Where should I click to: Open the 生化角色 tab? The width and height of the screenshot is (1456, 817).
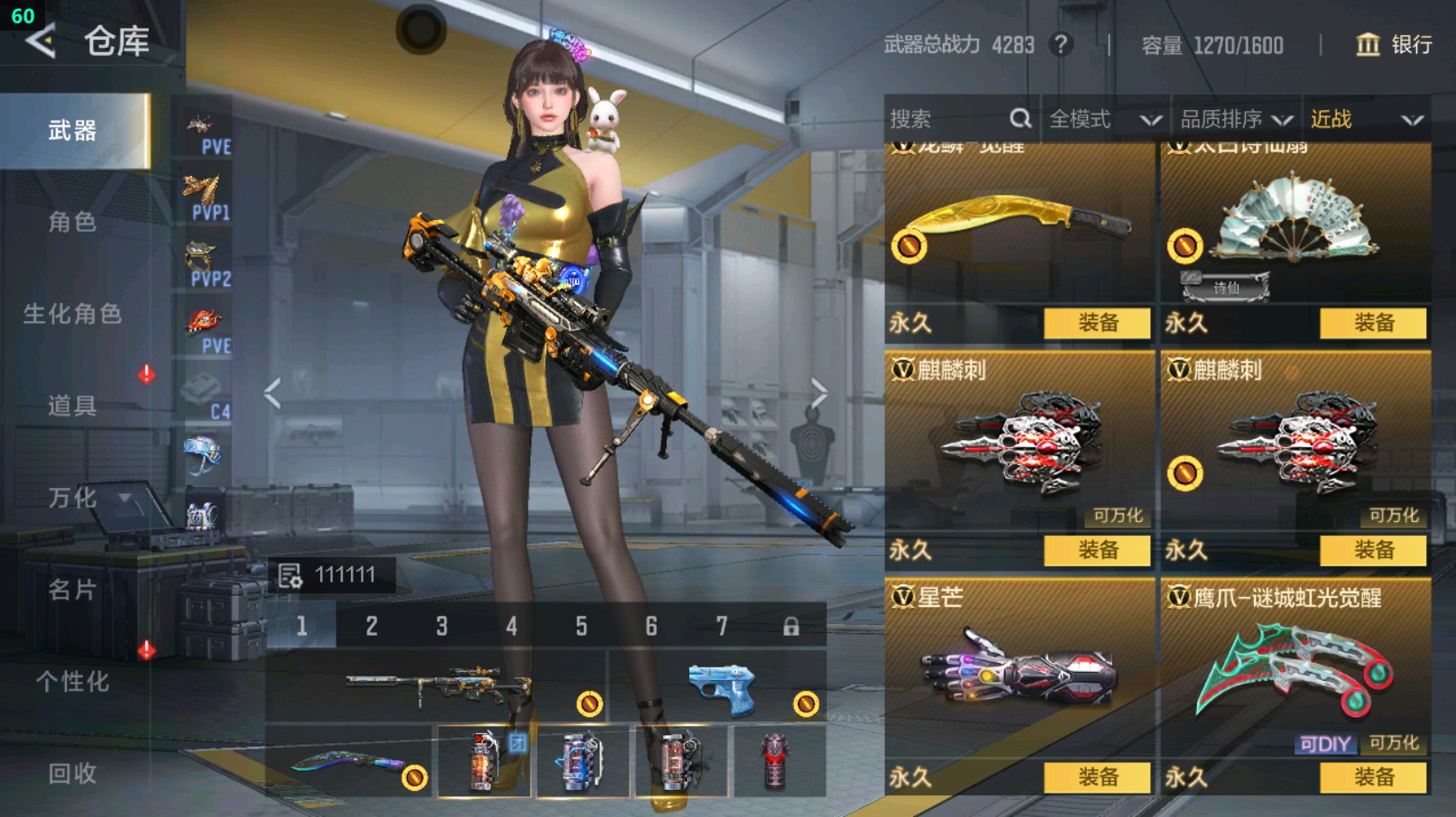point(72,314)
